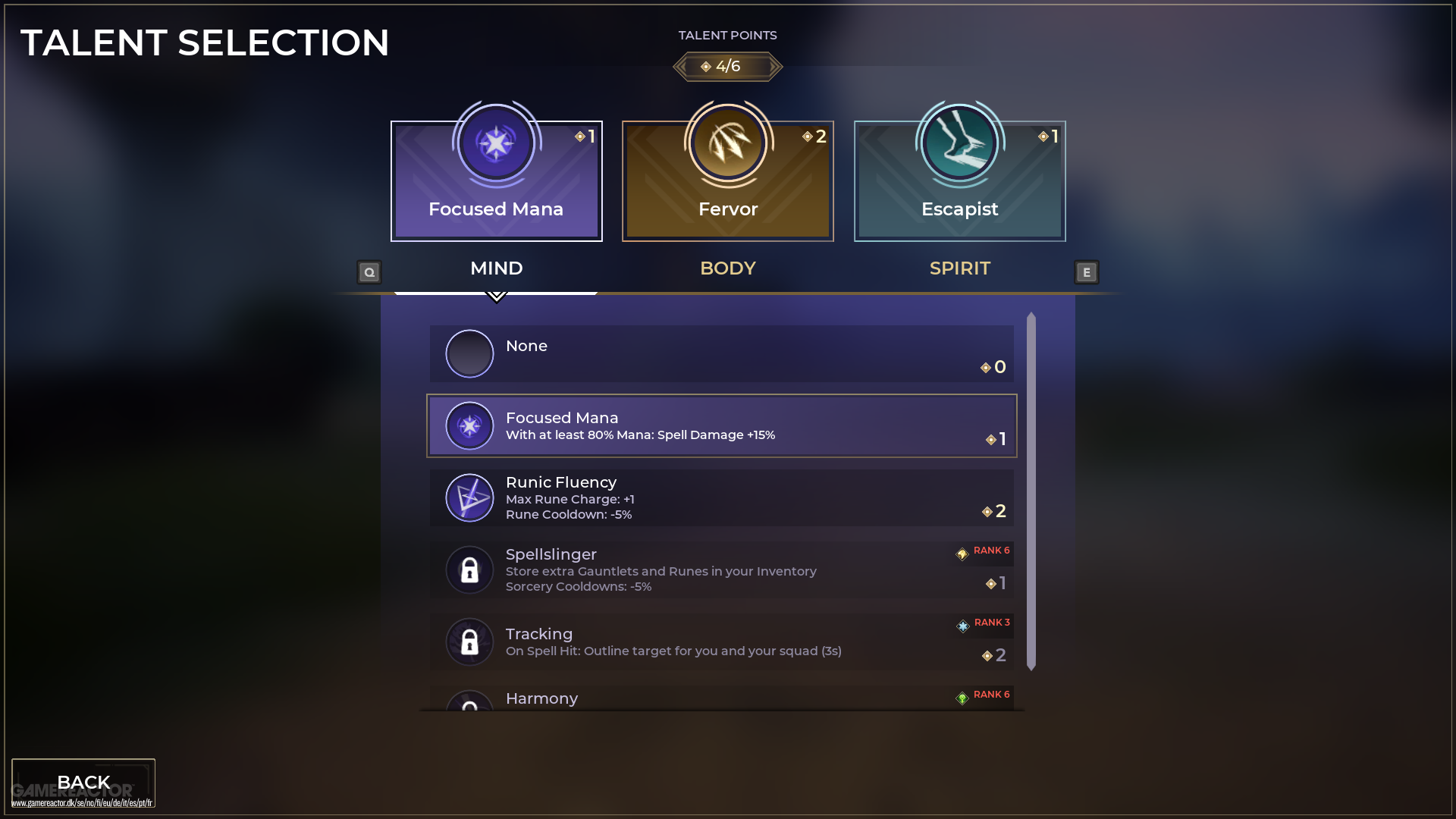The width and height of the screenshot is (1456, 819).
Task: Click the Fervor feather icon
Action: (727, 143)
